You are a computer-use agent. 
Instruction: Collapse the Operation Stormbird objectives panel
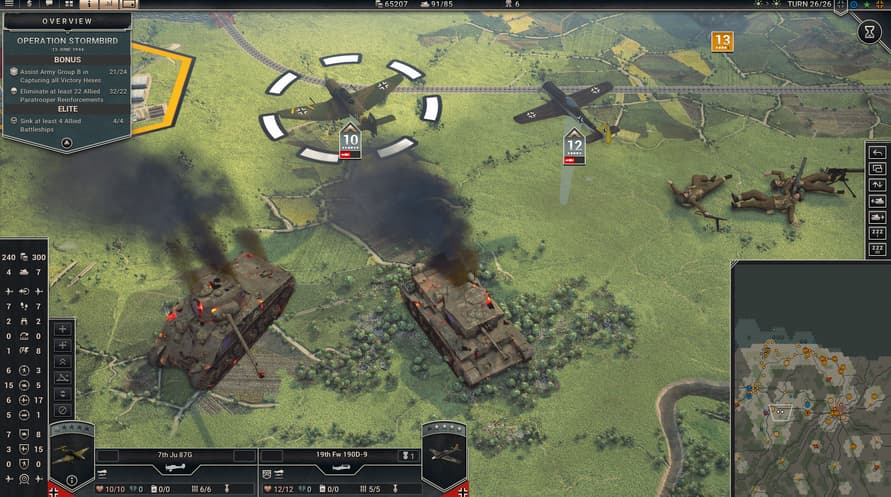tap(66, 143)
